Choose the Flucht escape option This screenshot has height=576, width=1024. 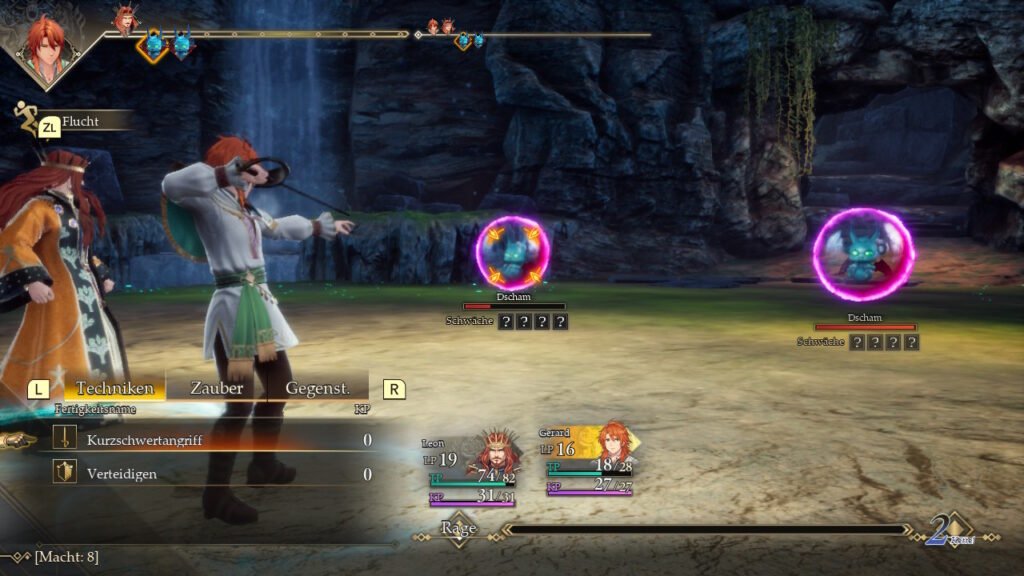78,122
